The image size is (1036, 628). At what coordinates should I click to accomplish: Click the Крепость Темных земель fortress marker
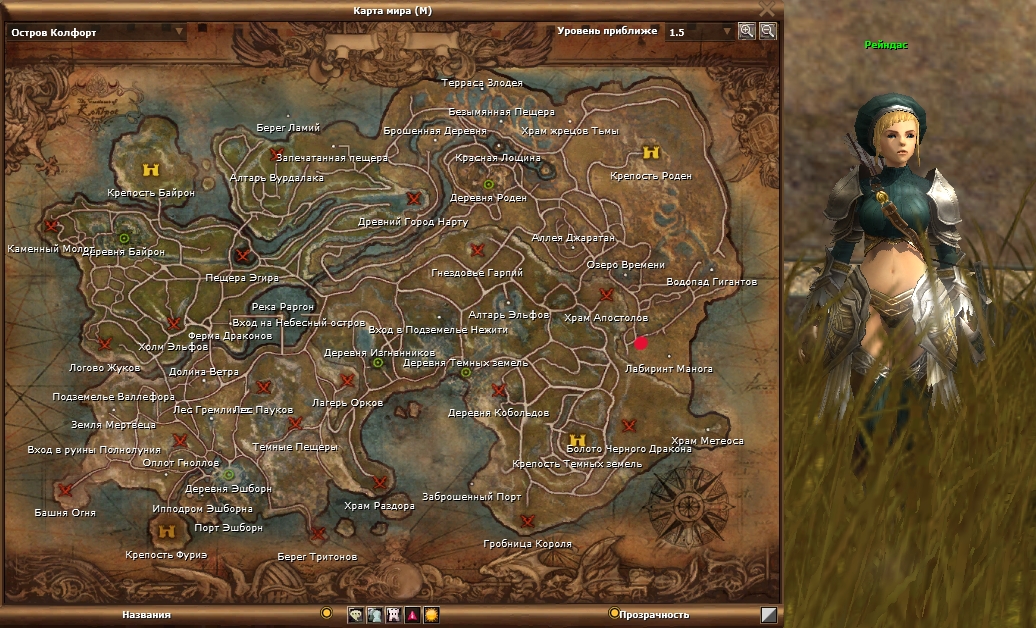point(576,440)
